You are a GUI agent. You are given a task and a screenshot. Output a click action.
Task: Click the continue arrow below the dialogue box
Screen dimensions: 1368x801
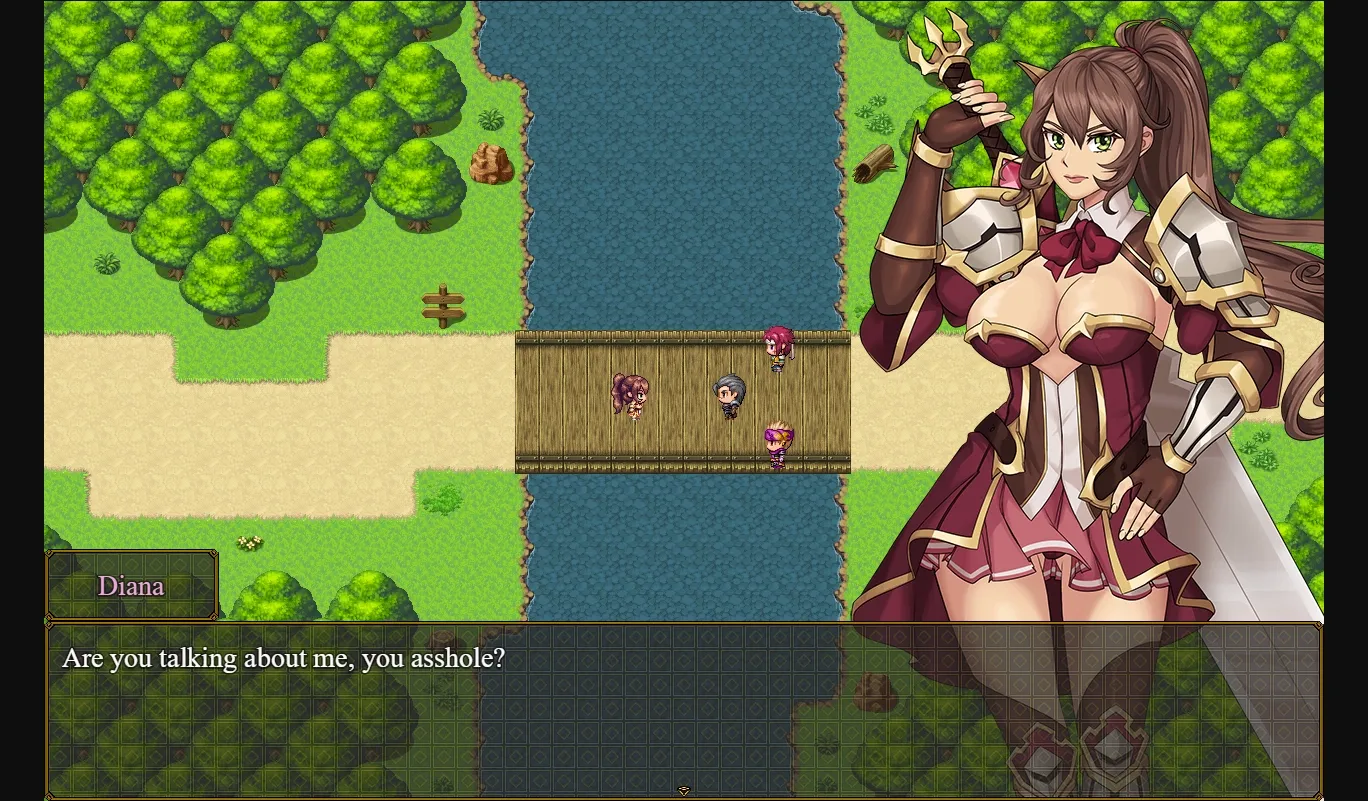pyautogui.click(x=684, y=790)
